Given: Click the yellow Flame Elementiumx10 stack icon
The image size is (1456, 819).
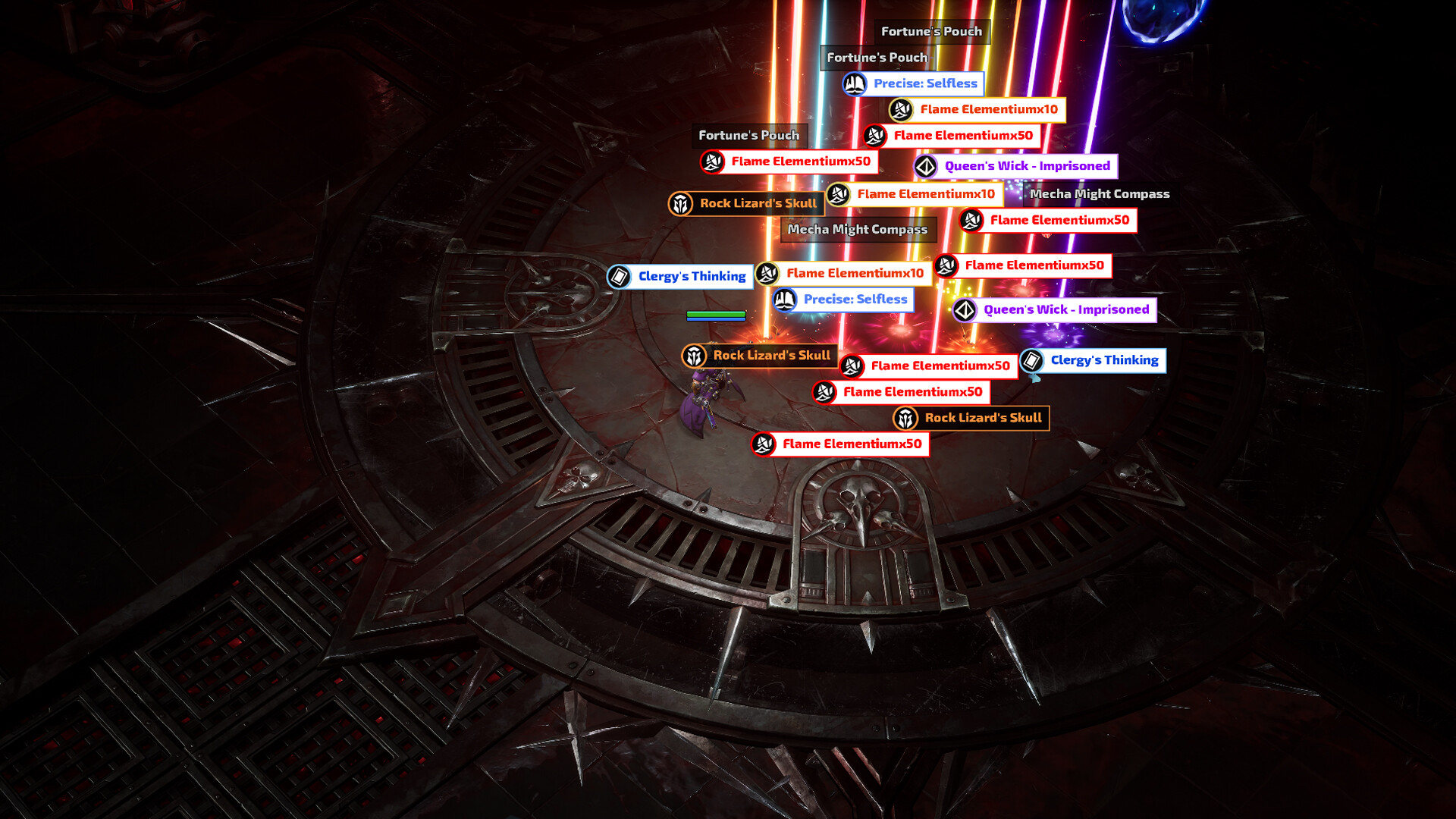Looking at the screenshot, I should (899, 111).
